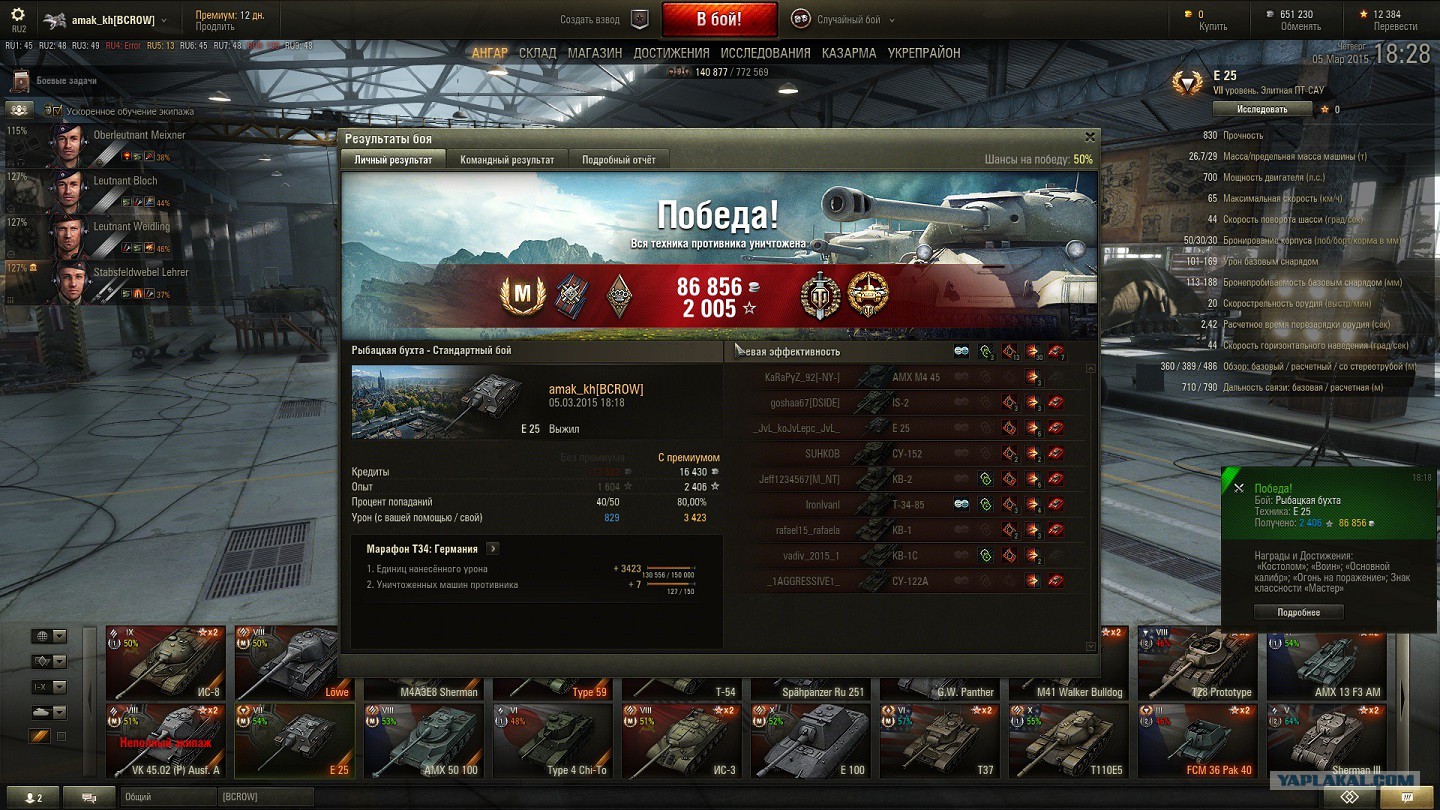Start battle with the red В бой! button

pos(719,19)
